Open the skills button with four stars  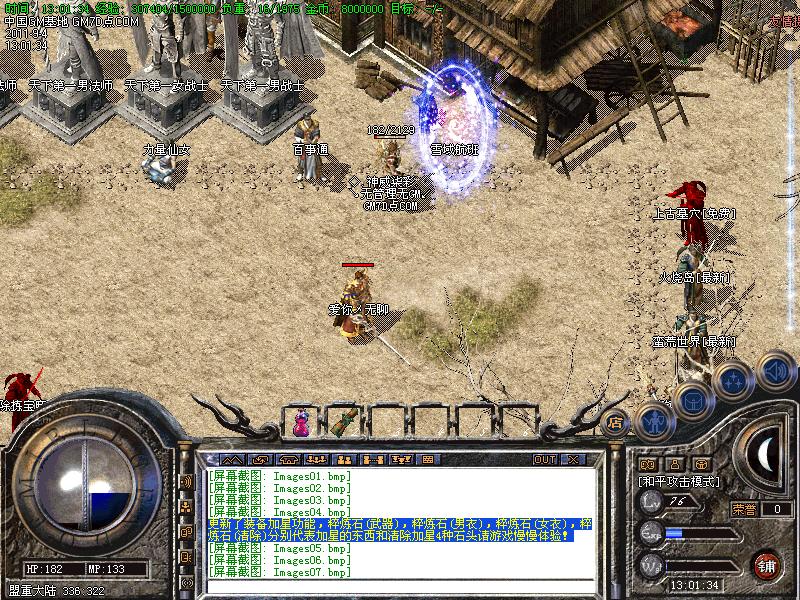pyautogui.click(x=733, y=380)
